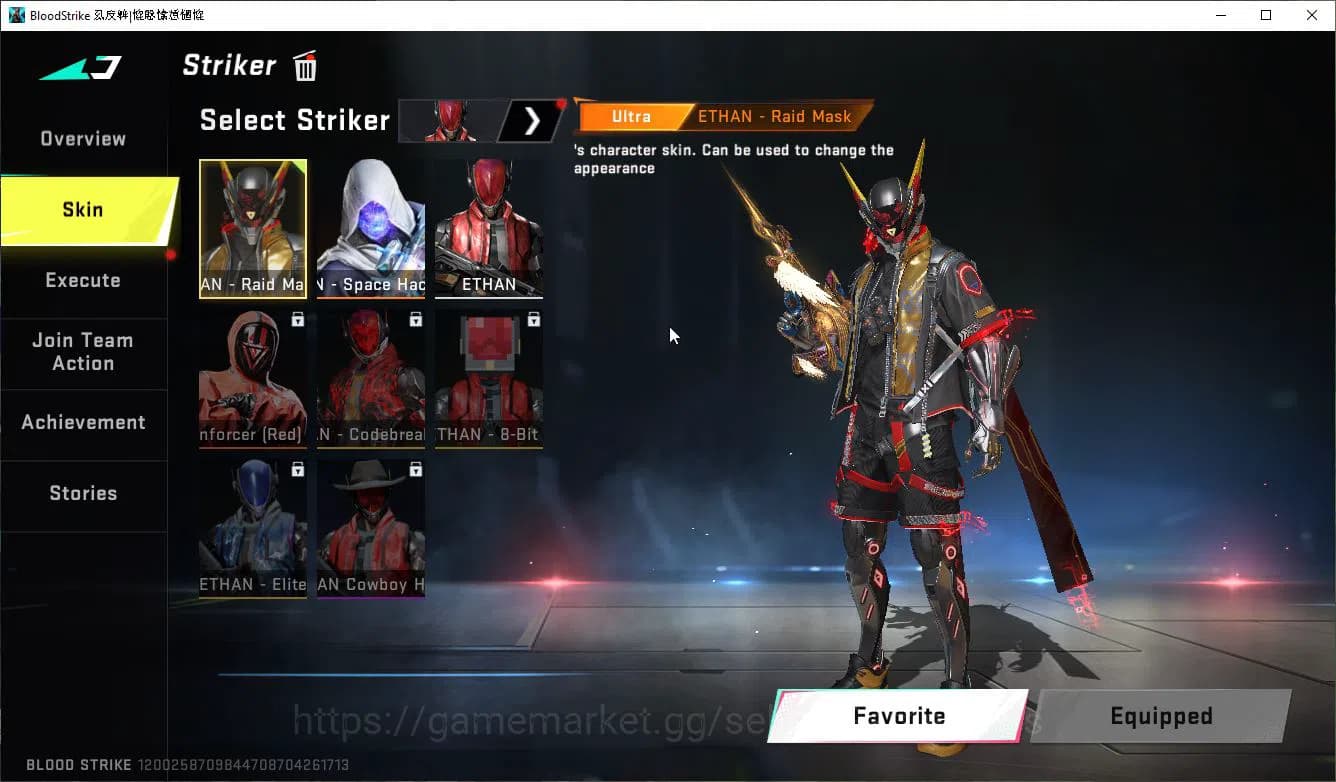Click the Ultra rarity badge
This screenshot has width=1336, height=782.
632,116
